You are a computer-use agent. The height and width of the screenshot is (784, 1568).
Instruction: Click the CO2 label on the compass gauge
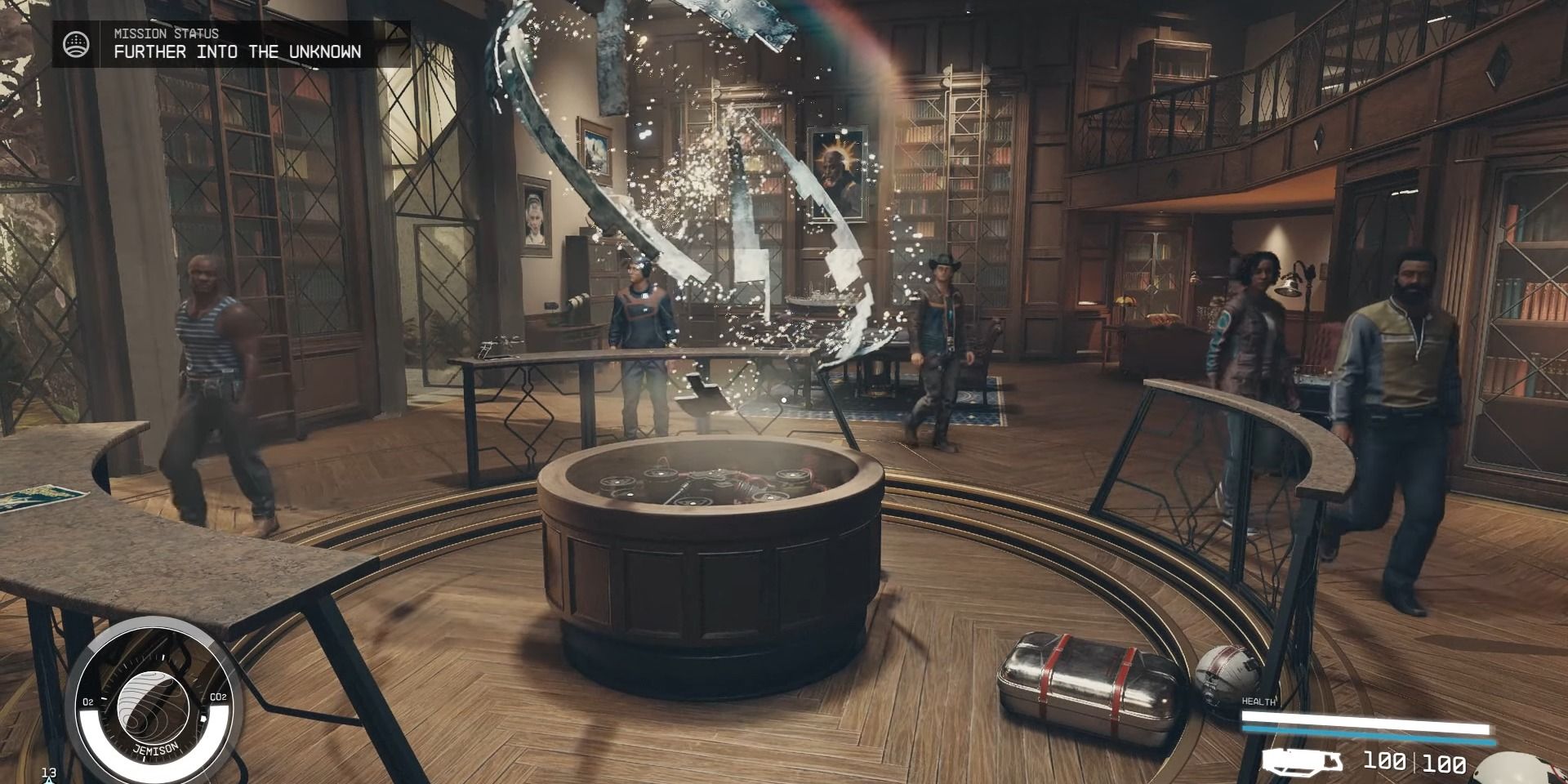(x=218, y=697)
